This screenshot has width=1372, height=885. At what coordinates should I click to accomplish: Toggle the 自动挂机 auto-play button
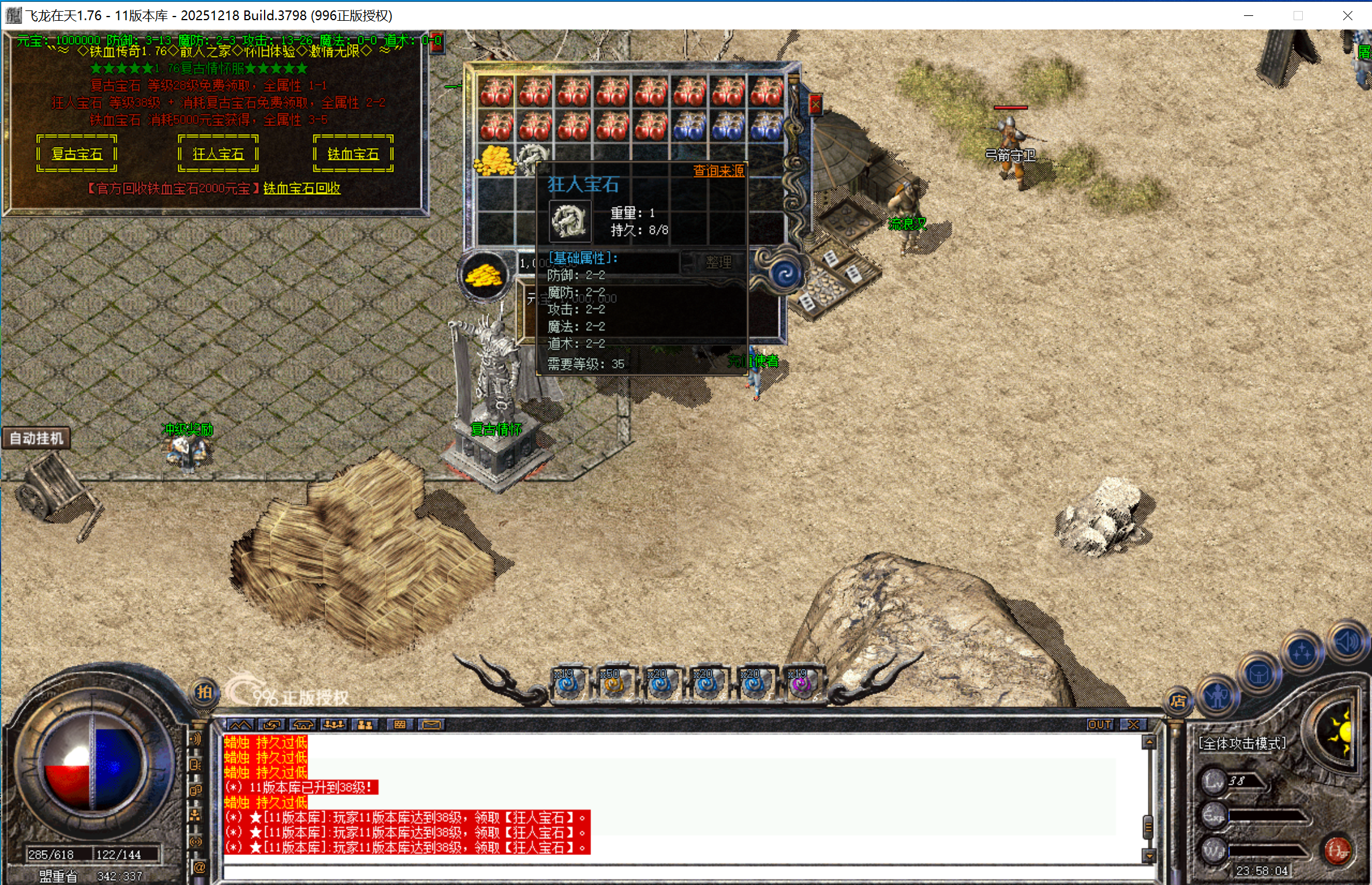click(x=36, y=439)
